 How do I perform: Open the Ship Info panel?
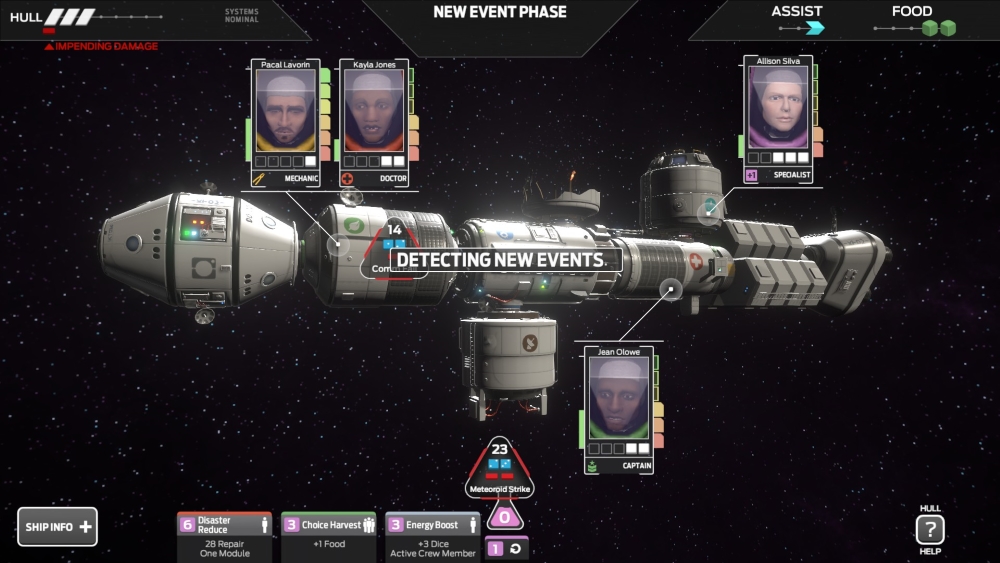(57, 527)
